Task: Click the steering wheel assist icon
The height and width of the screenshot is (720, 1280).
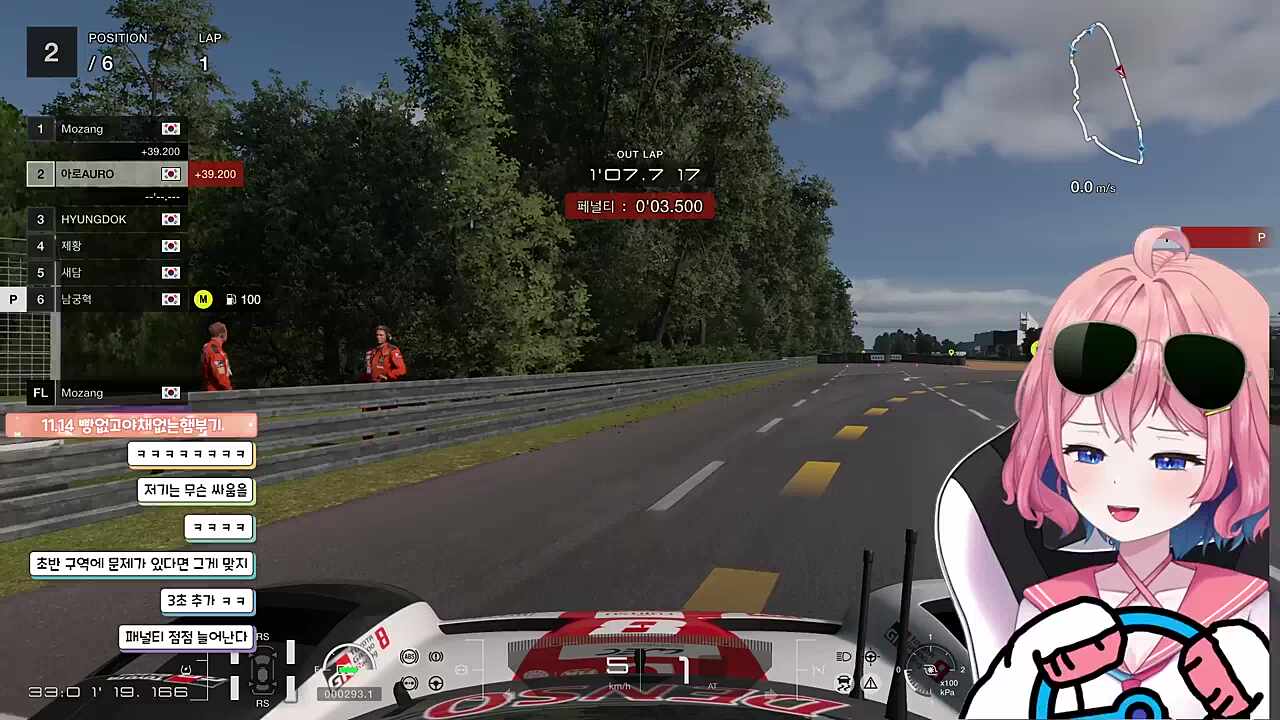Action: coord(436,683)
